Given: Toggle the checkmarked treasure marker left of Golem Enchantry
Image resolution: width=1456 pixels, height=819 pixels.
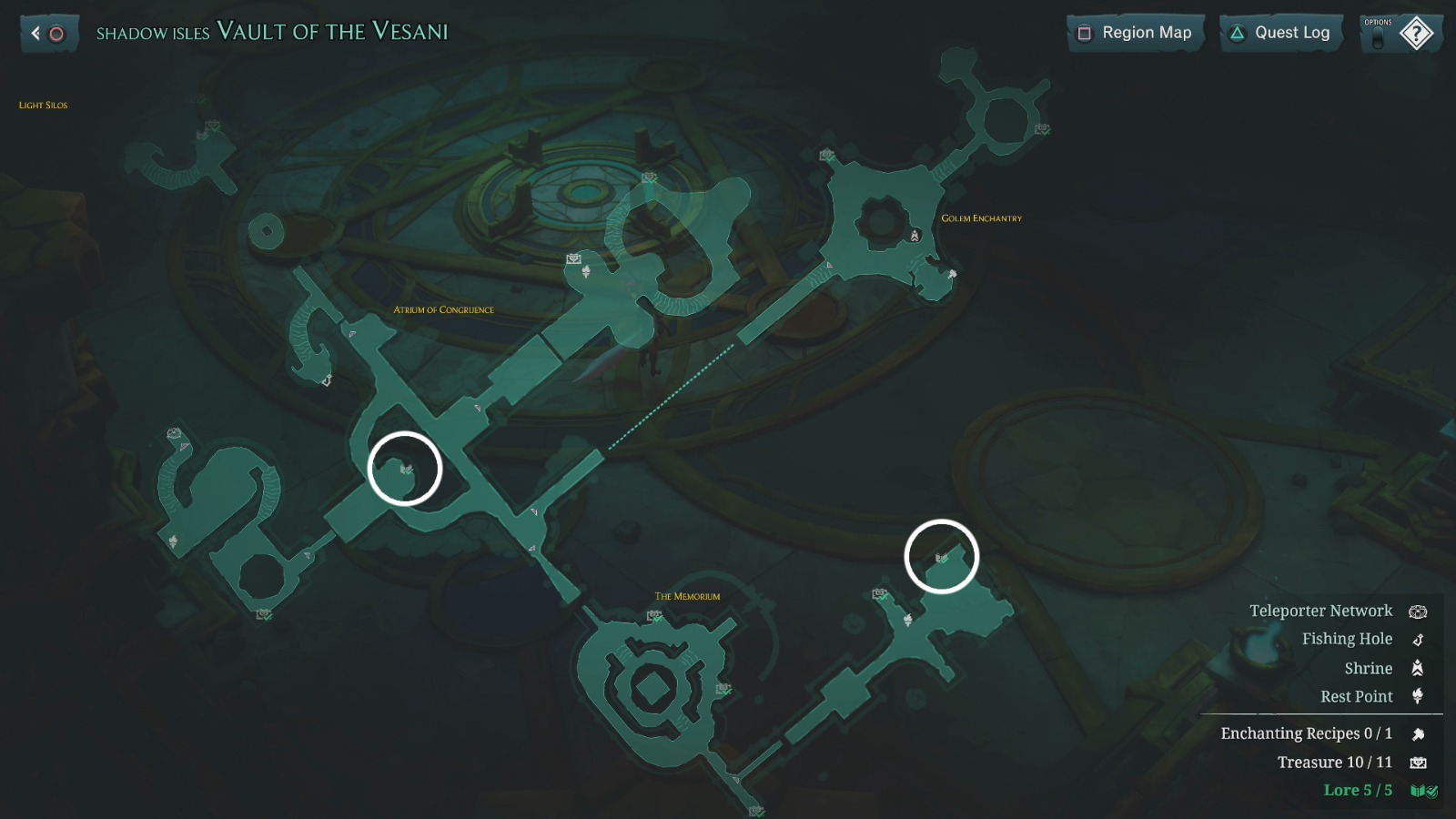Looking at the screenshot, I should [x=824, y=153].
